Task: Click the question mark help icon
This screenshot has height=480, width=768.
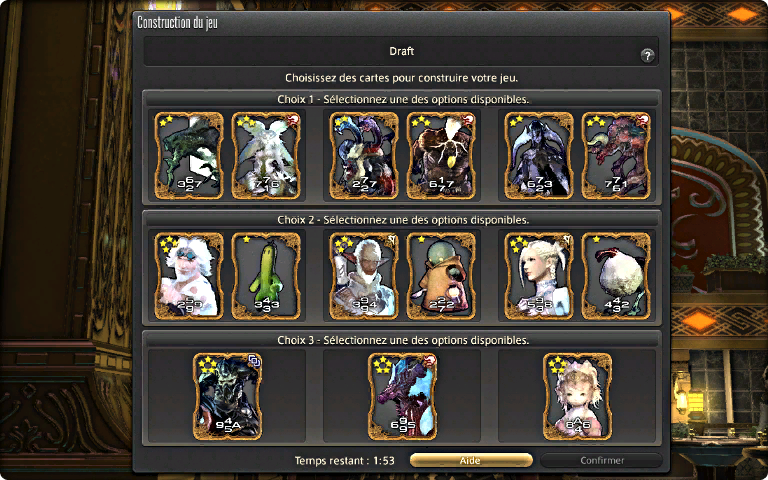Action: tap(647, 56)
